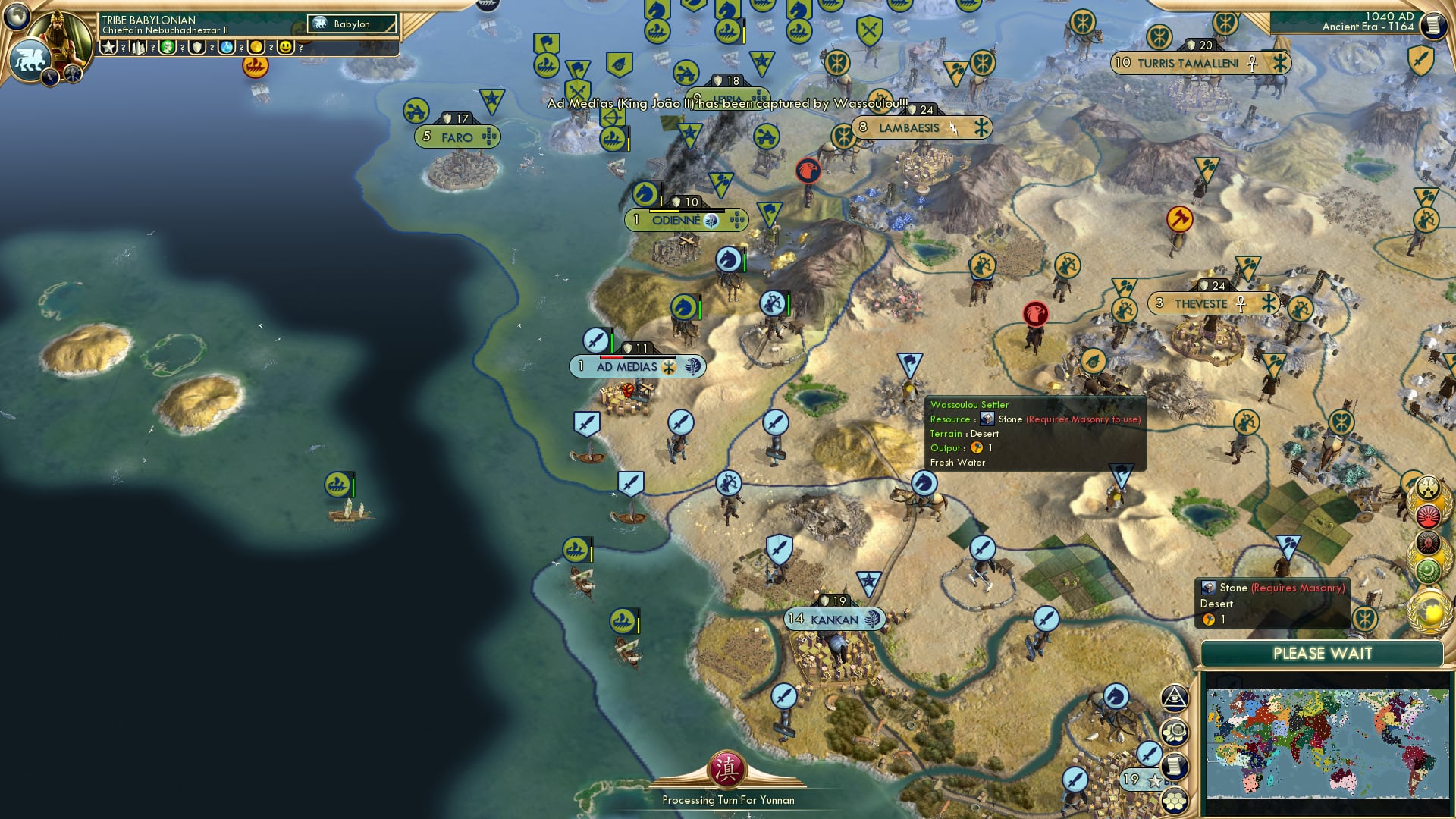Click the red sun religion medallion on right edge
Viewport: 1456px width, 819px height.
point(1428,516)
